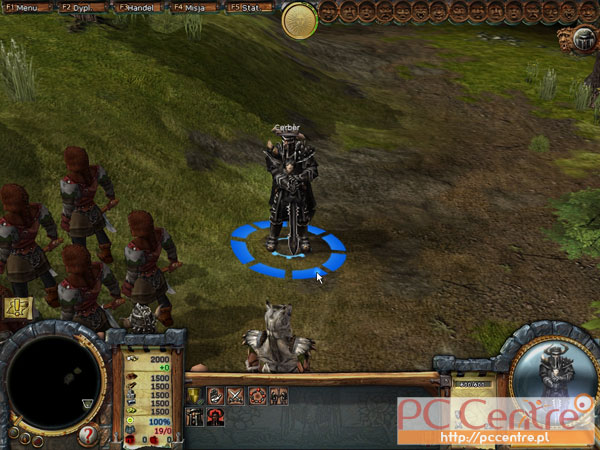600x450 pixels.
Task: Open the F3 Handel trade screen
Action: pos(138,6)
